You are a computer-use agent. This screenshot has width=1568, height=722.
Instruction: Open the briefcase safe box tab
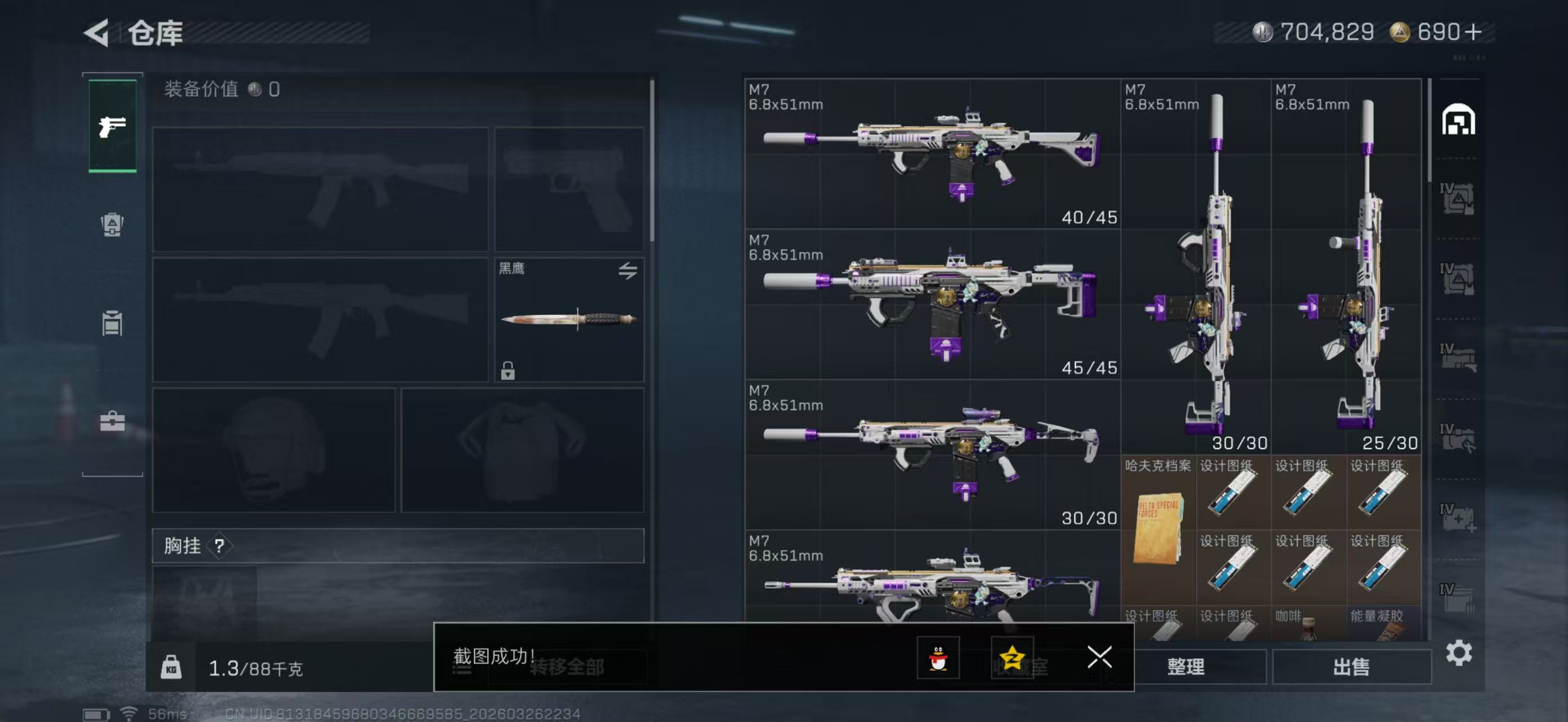click(x=113, y=421)
